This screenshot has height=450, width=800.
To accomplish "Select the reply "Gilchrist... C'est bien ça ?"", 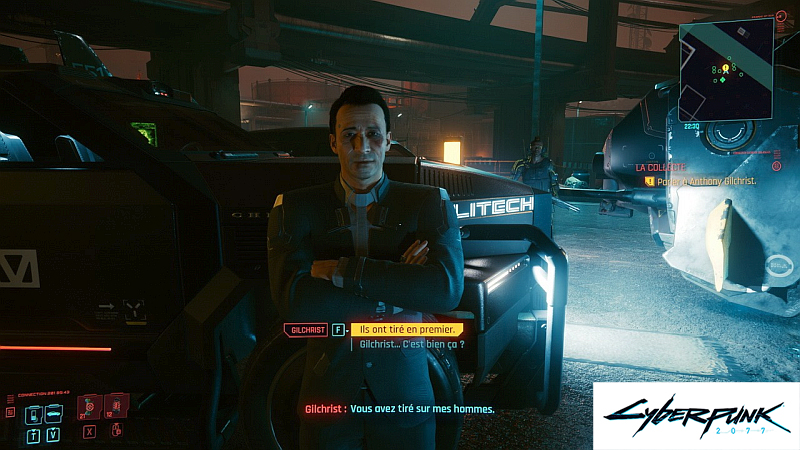I will point(412,345).
